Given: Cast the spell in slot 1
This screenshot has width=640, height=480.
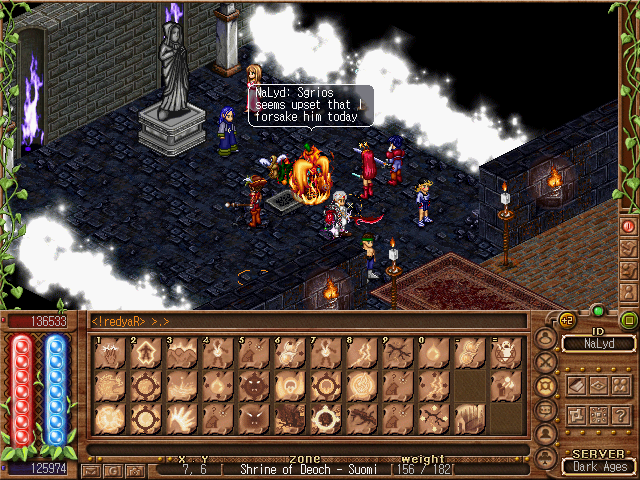Looking at the screenshot, I should [x=109, y=353].
